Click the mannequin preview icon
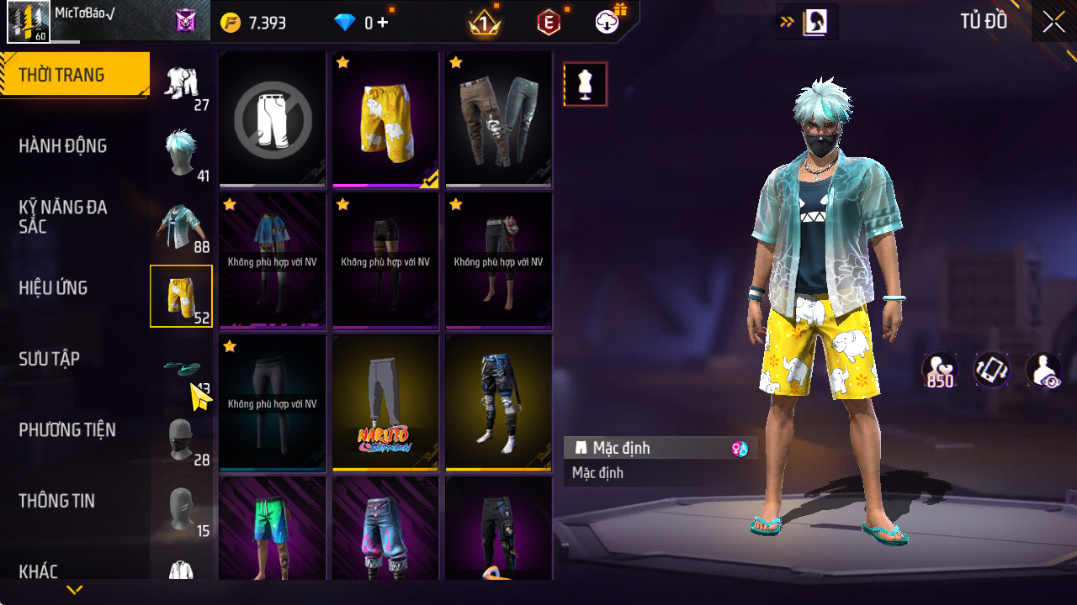1077x605 pixels. tap(585, 84)
